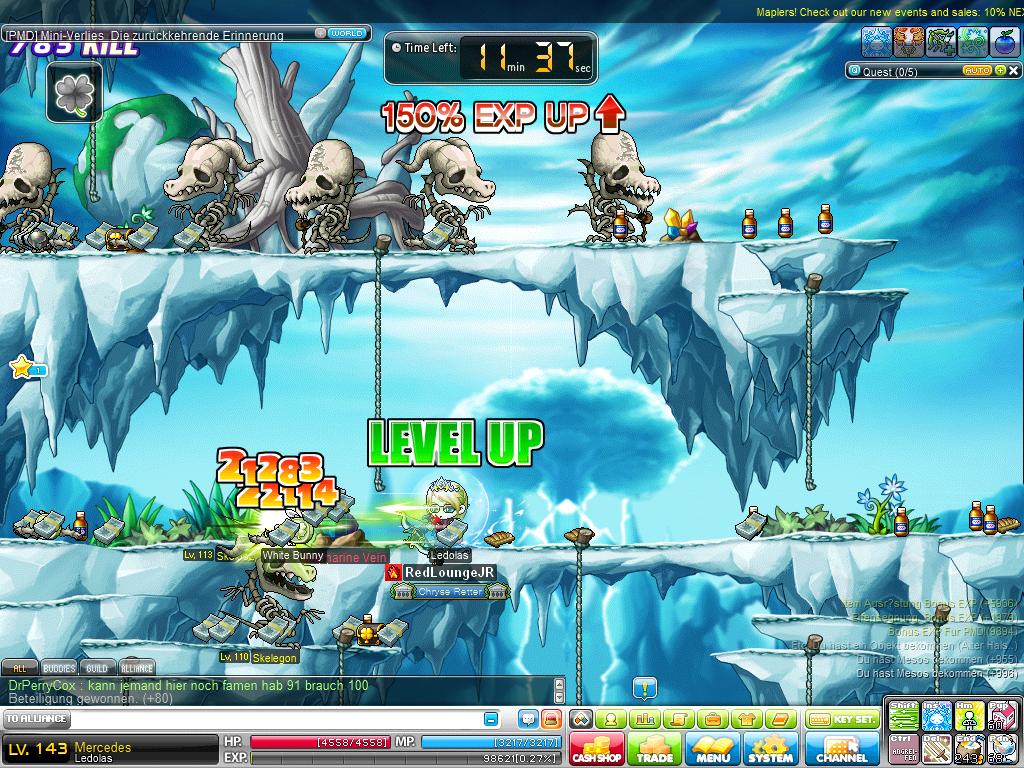The height and width of the screenshot is (768, 1024).
Task: Switch chat to the Guild tab
Action: 97,668
